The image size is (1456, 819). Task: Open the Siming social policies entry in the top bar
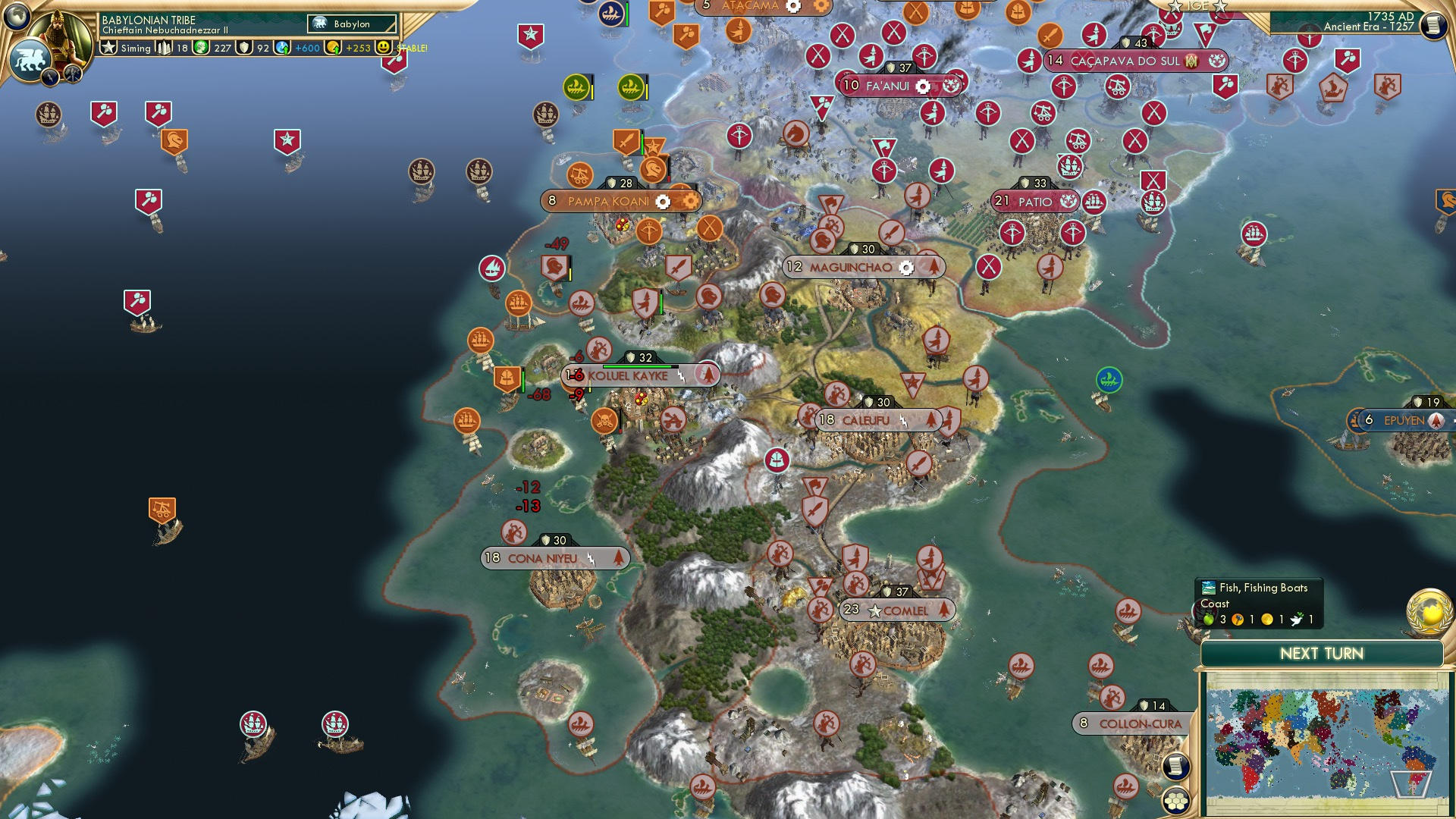tap(125, 48)
